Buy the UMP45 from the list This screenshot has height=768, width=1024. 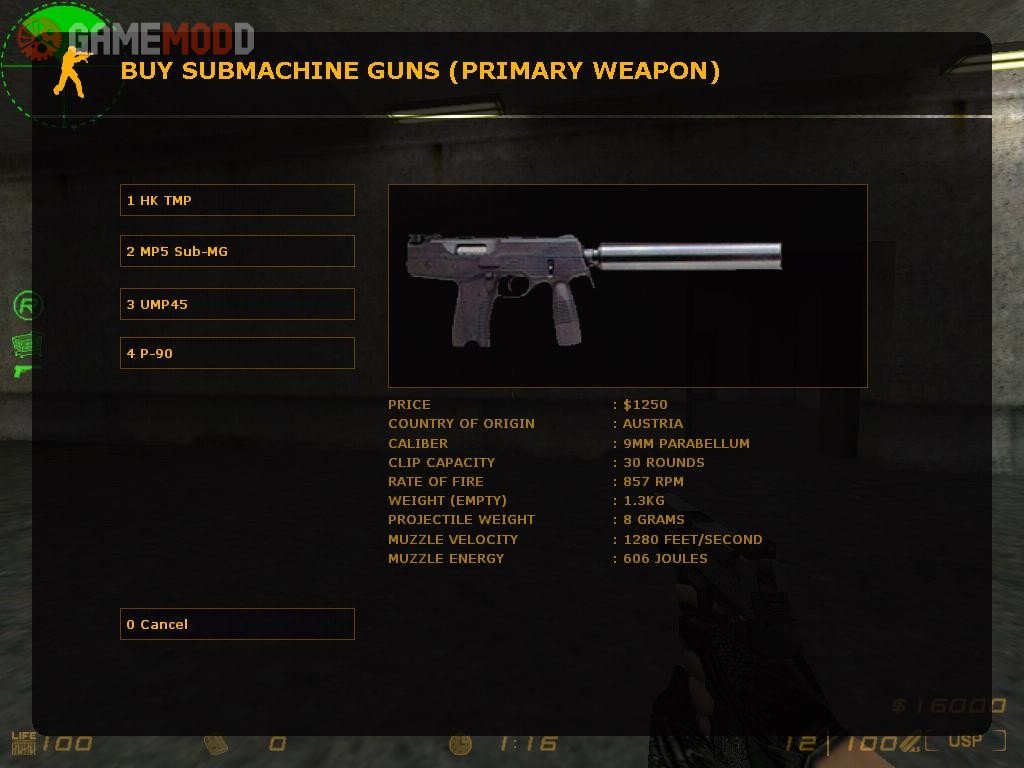pyautogui.click(x=237, y=304)
